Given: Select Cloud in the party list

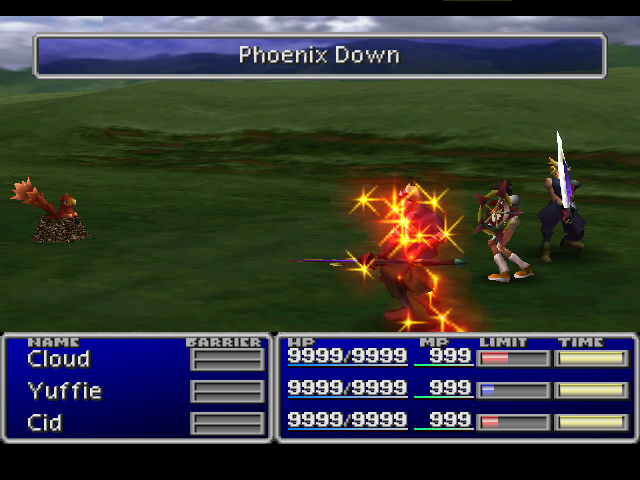Looking at the screenshot, I should click(59, 359).
